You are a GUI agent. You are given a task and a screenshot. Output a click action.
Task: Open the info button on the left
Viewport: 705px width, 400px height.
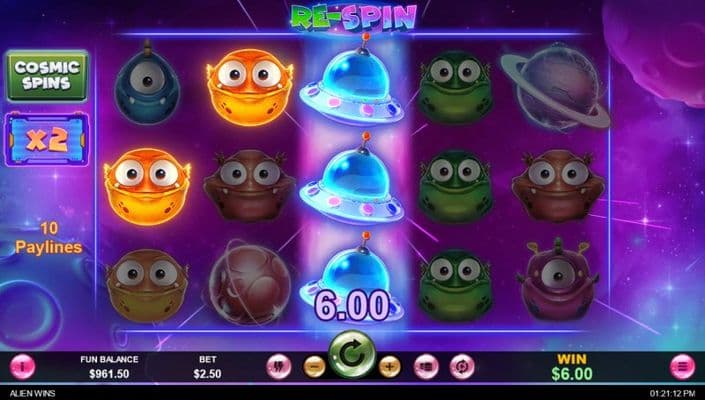coord(21,367)
